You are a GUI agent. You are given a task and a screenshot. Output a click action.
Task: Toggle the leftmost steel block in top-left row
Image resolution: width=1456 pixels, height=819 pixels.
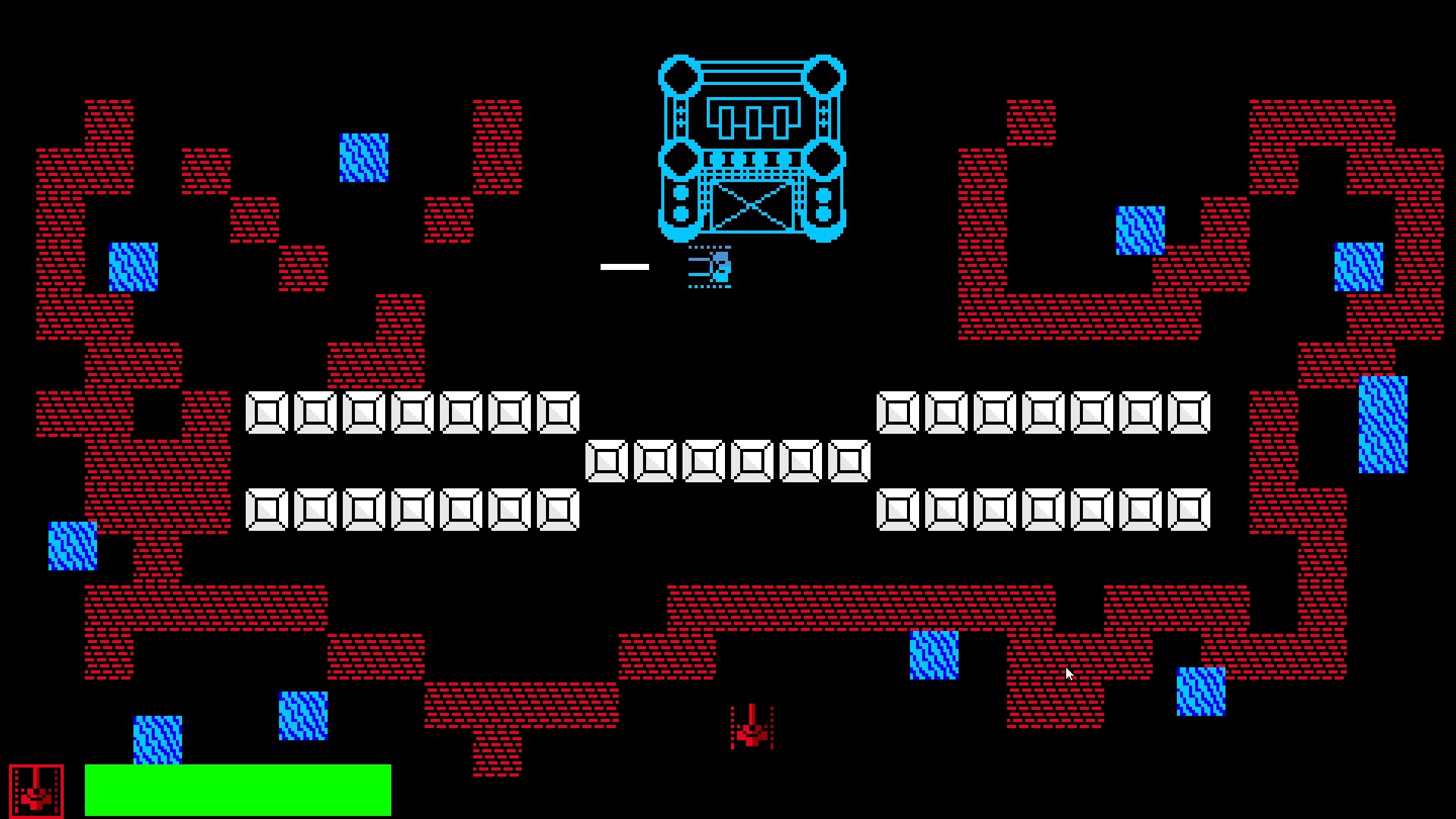tap(265, 412)
